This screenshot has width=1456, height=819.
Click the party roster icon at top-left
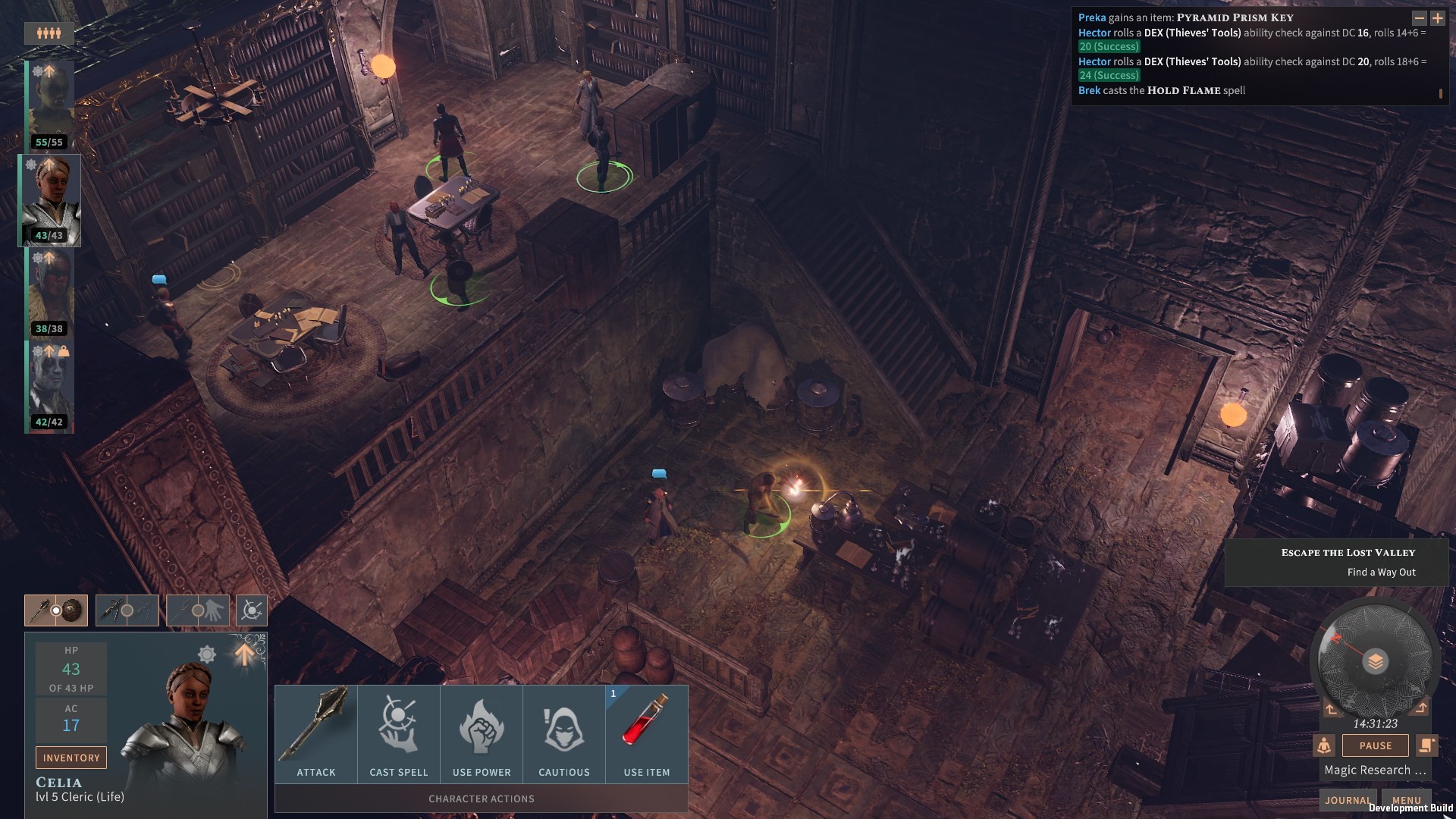(48, 33)
